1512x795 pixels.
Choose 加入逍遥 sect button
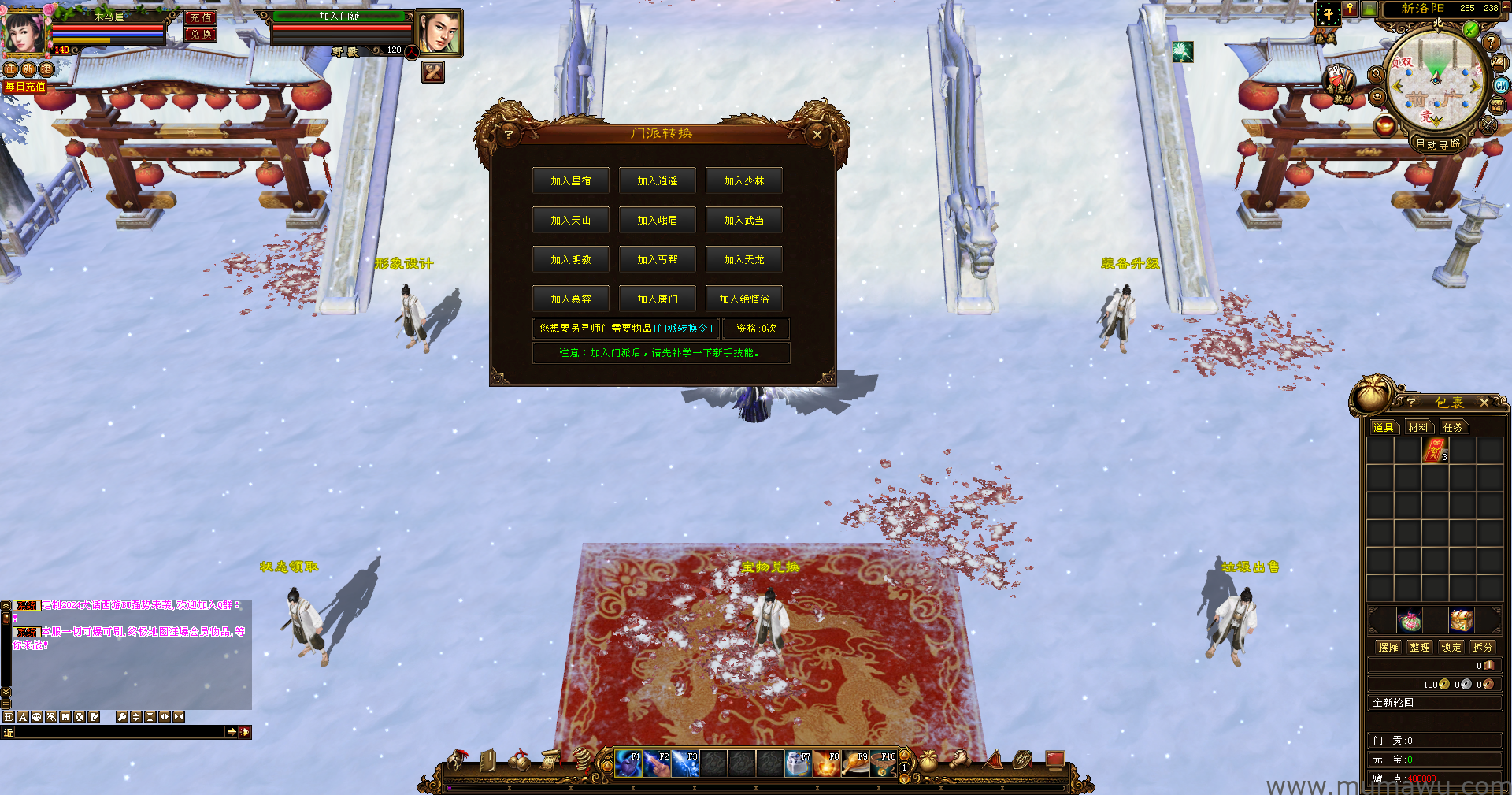pos(658,181)
